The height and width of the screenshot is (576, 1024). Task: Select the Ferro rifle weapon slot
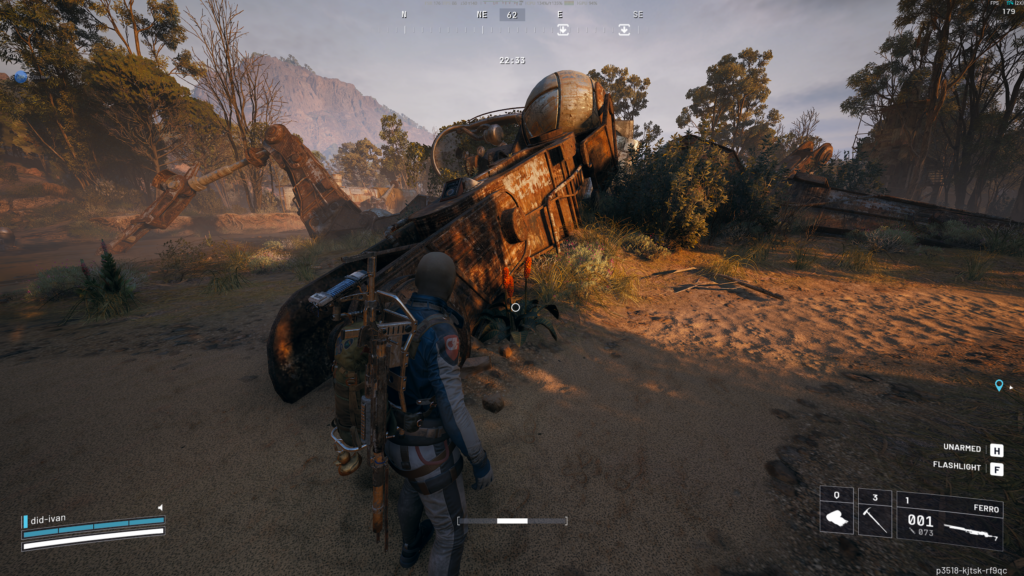949,520
